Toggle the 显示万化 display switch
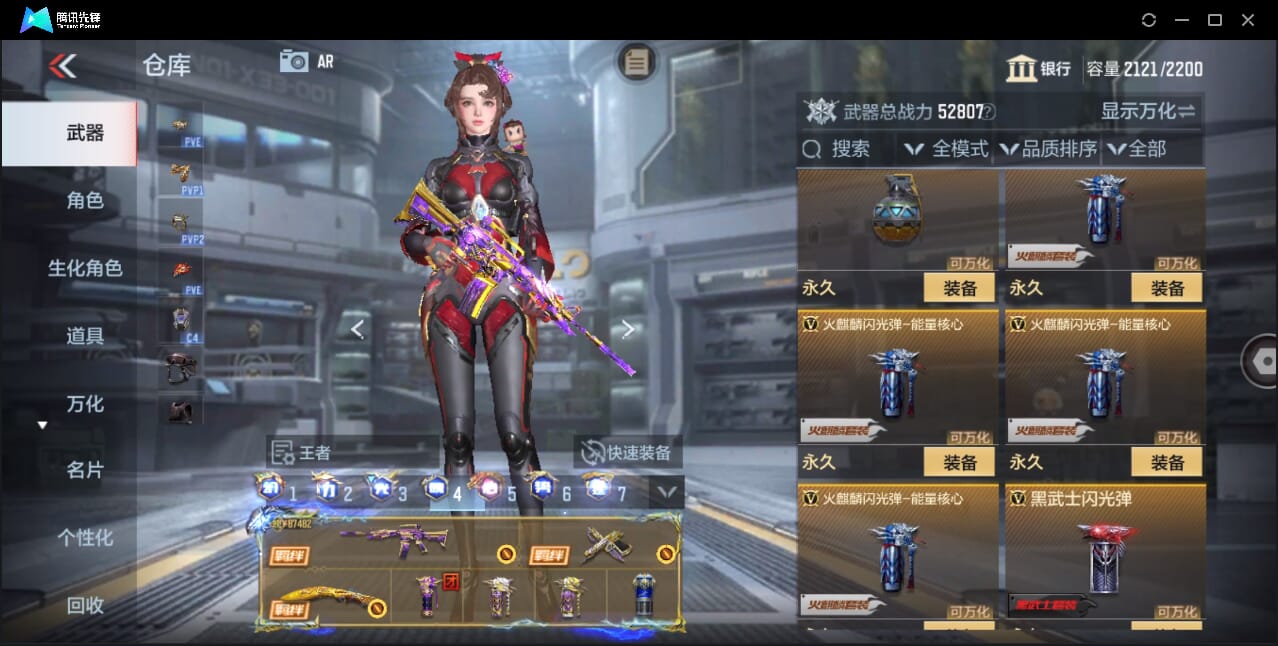Image resolution: width=1278 pixels, height=646 pixels. click(x=1148, y=111)
